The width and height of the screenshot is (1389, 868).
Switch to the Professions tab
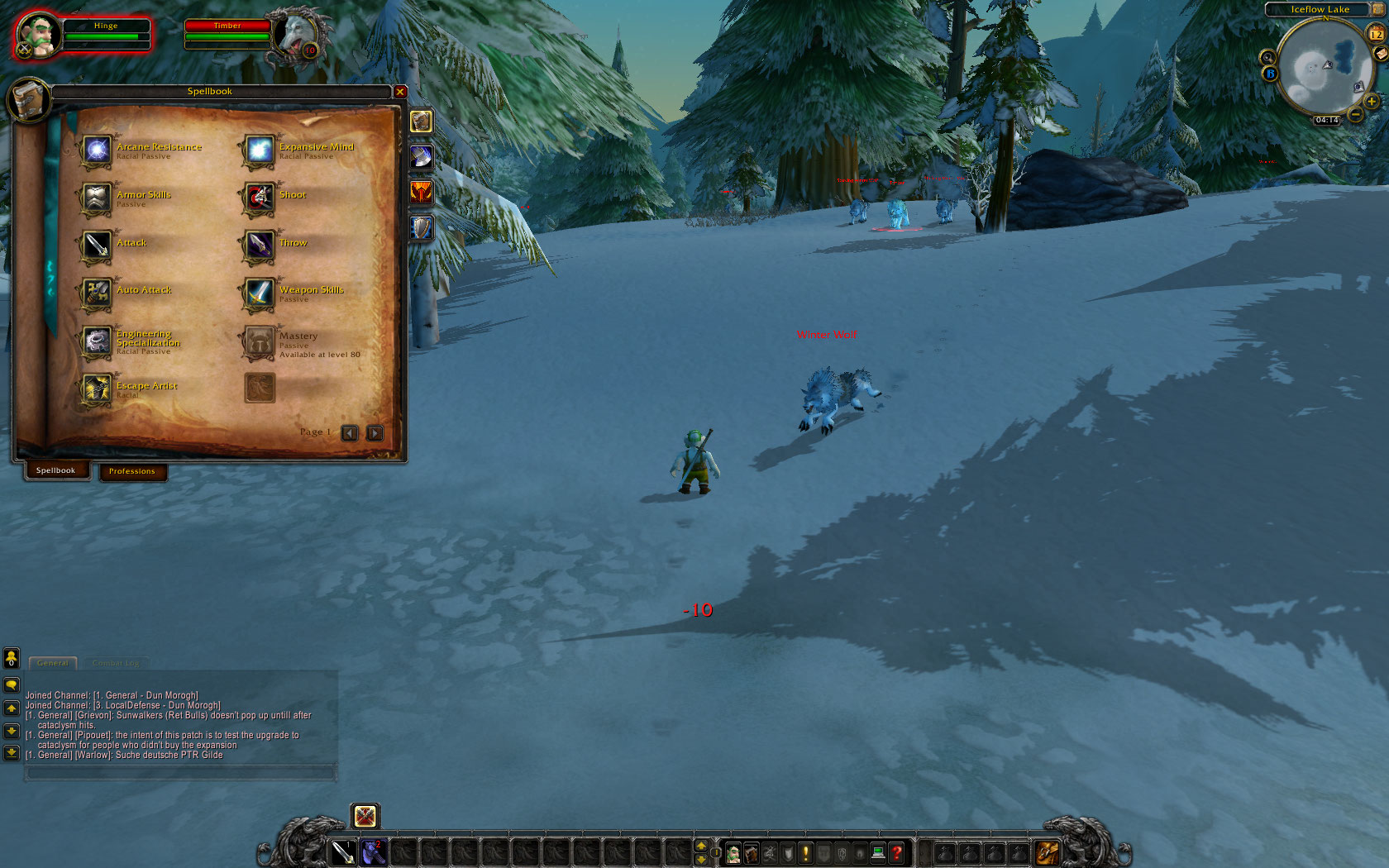click(x=132, y=472)
